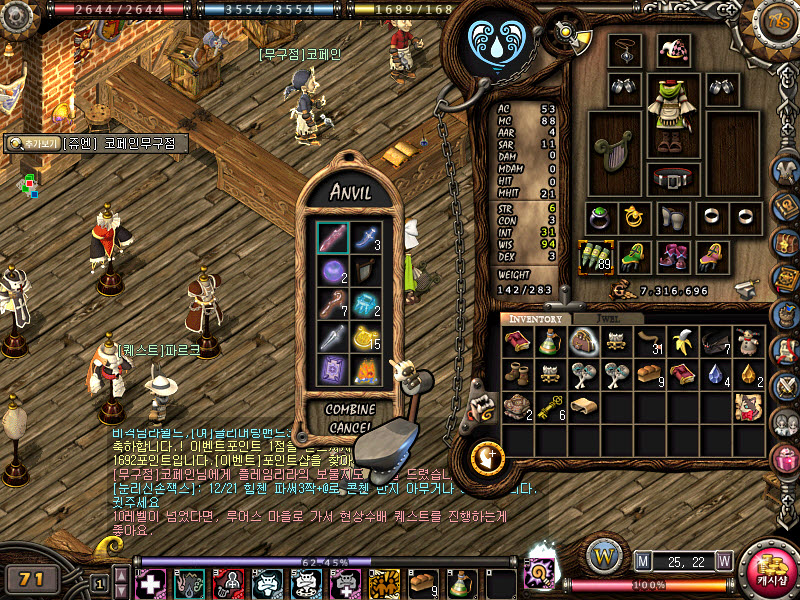This screenshot has height=600, width=800.
Task: Open the Inventory tab
Action: click(536, 319)
